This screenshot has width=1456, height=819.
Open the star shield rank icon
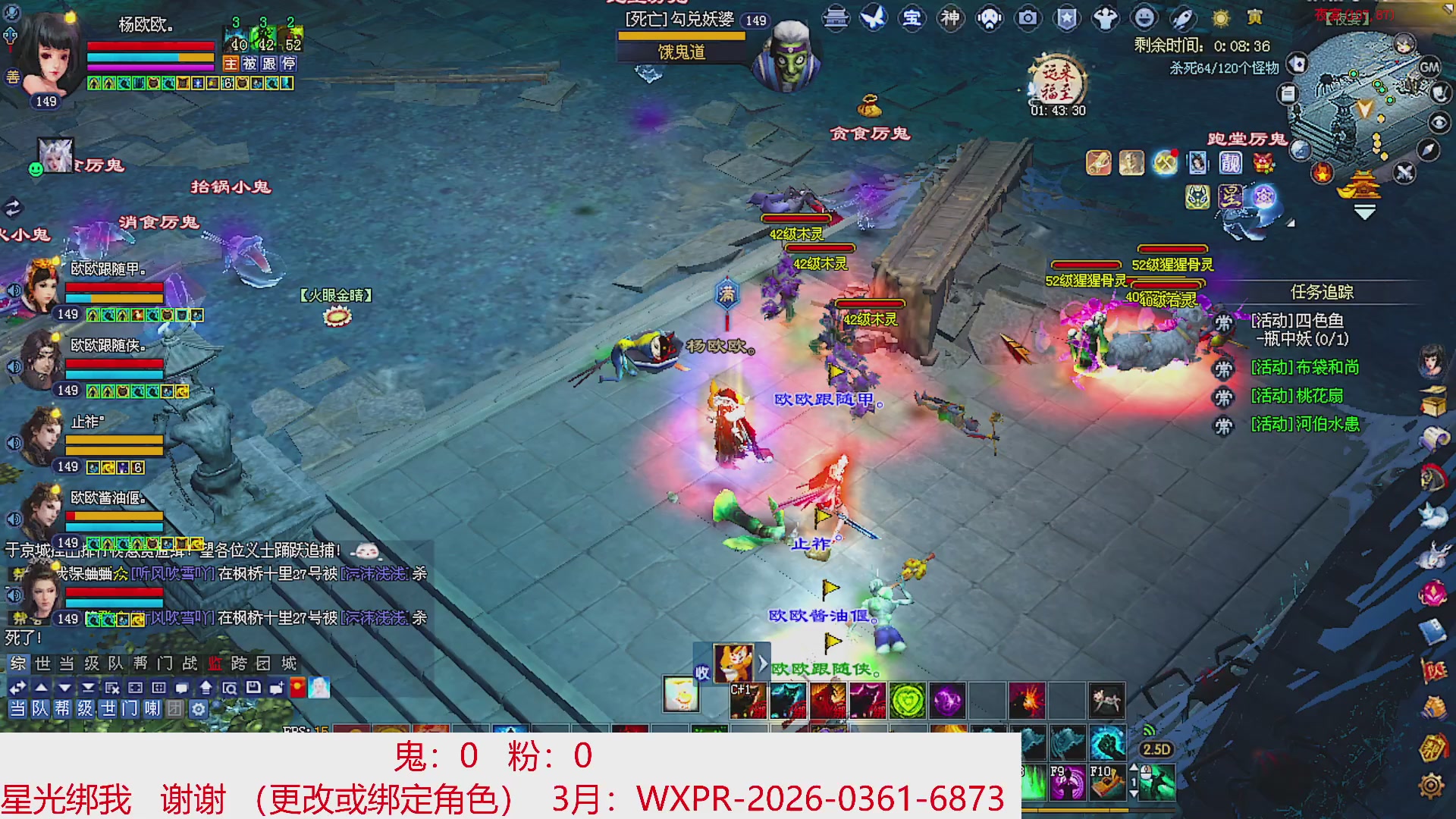click(x=1066, y=20)
